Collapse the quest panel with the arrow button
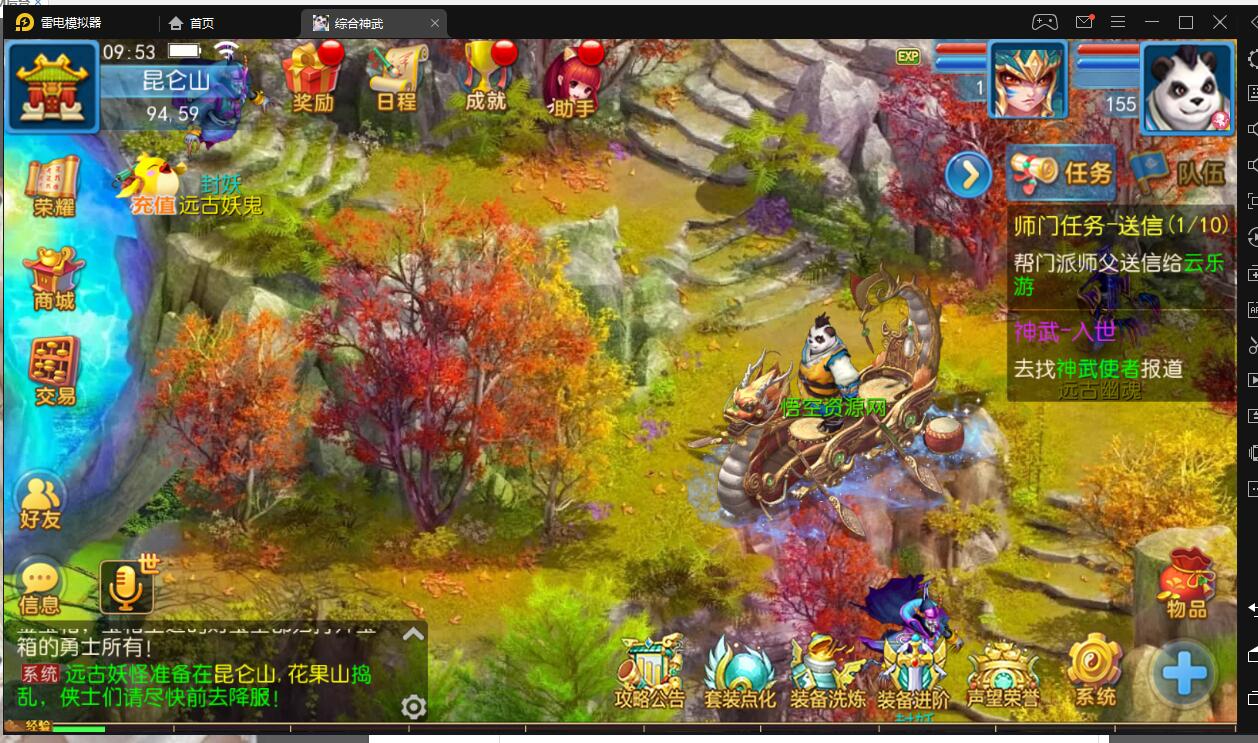Screen dimensions: 1258x743 (x=968, y=177)
